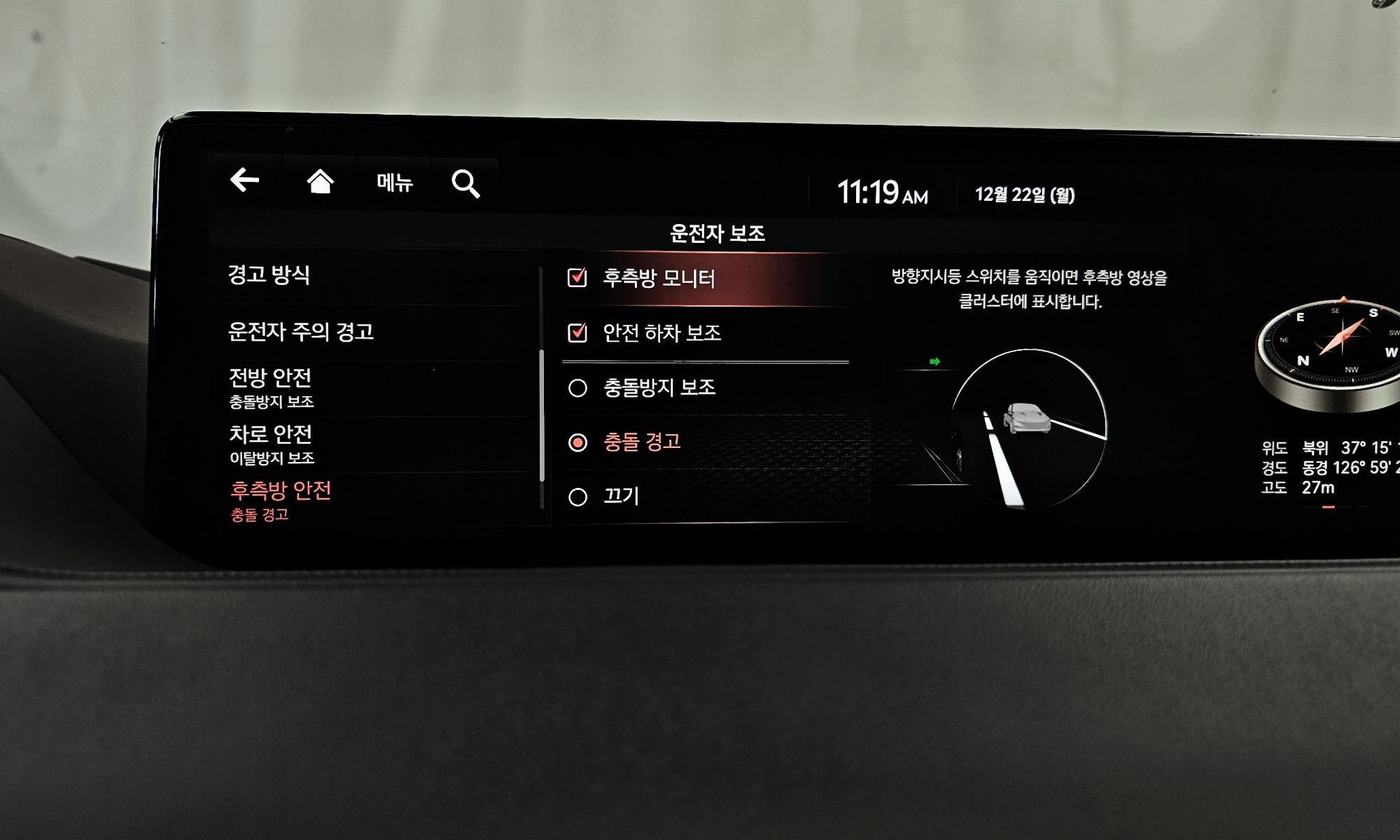Open 운전자 주의 경고 settings
1400x840 pixels.
[301, 332]
